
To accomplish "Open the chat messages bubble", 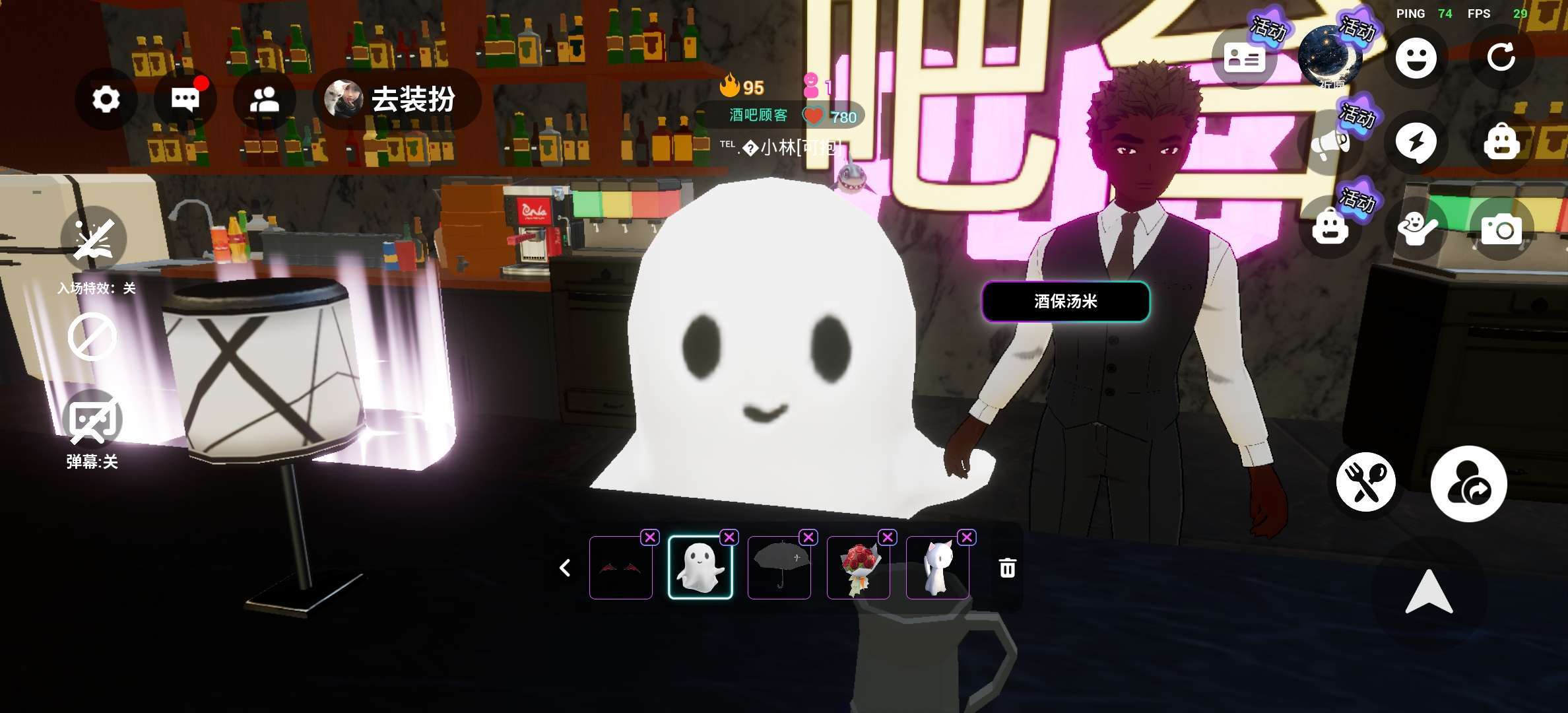I will [185, 100].
